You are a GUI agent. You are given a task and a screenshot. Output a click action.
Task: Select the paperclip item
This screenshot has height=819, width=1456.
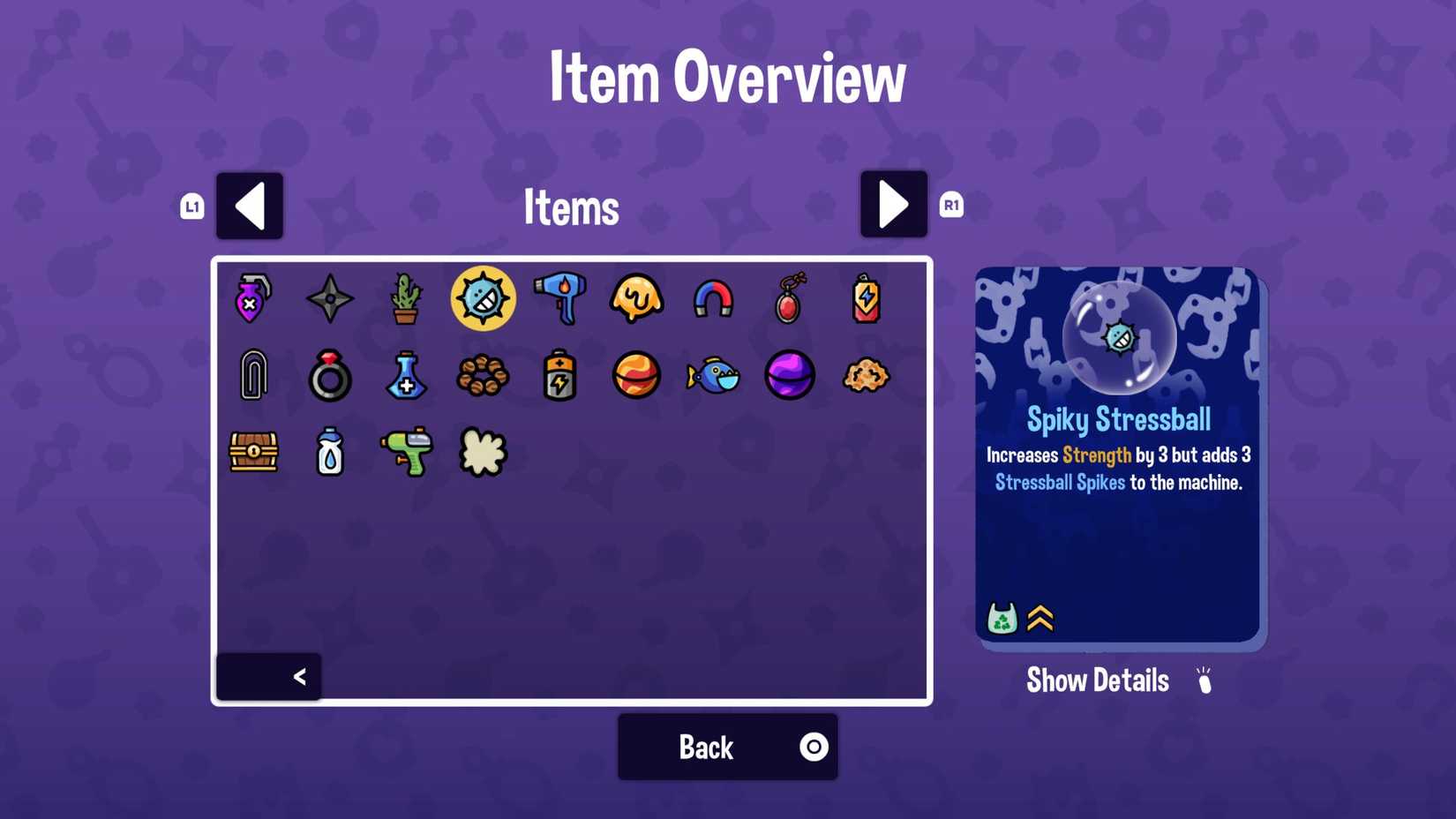pyautogui.click(x=252, y=376)
